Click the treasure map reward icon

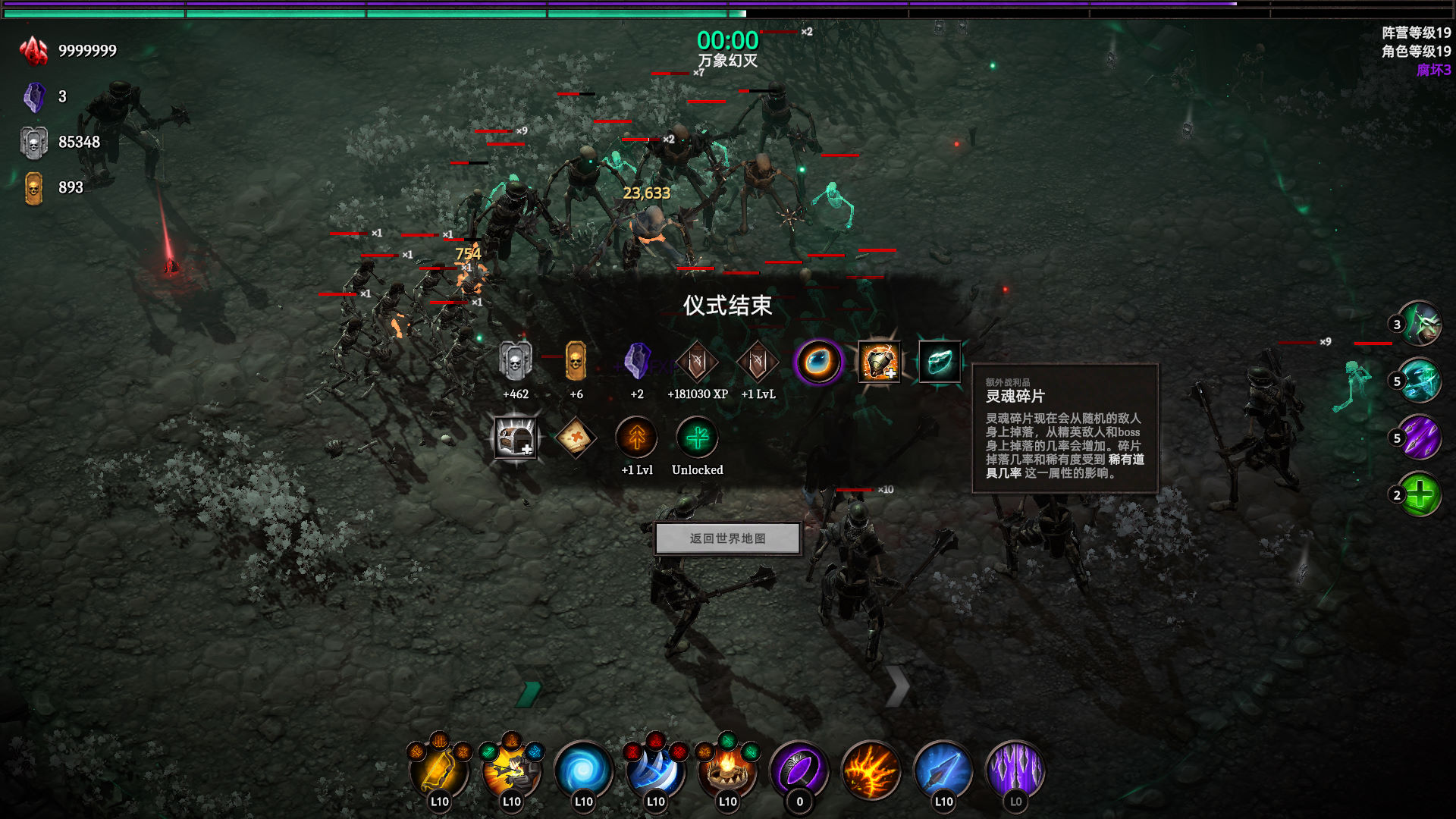coord(576,438)
